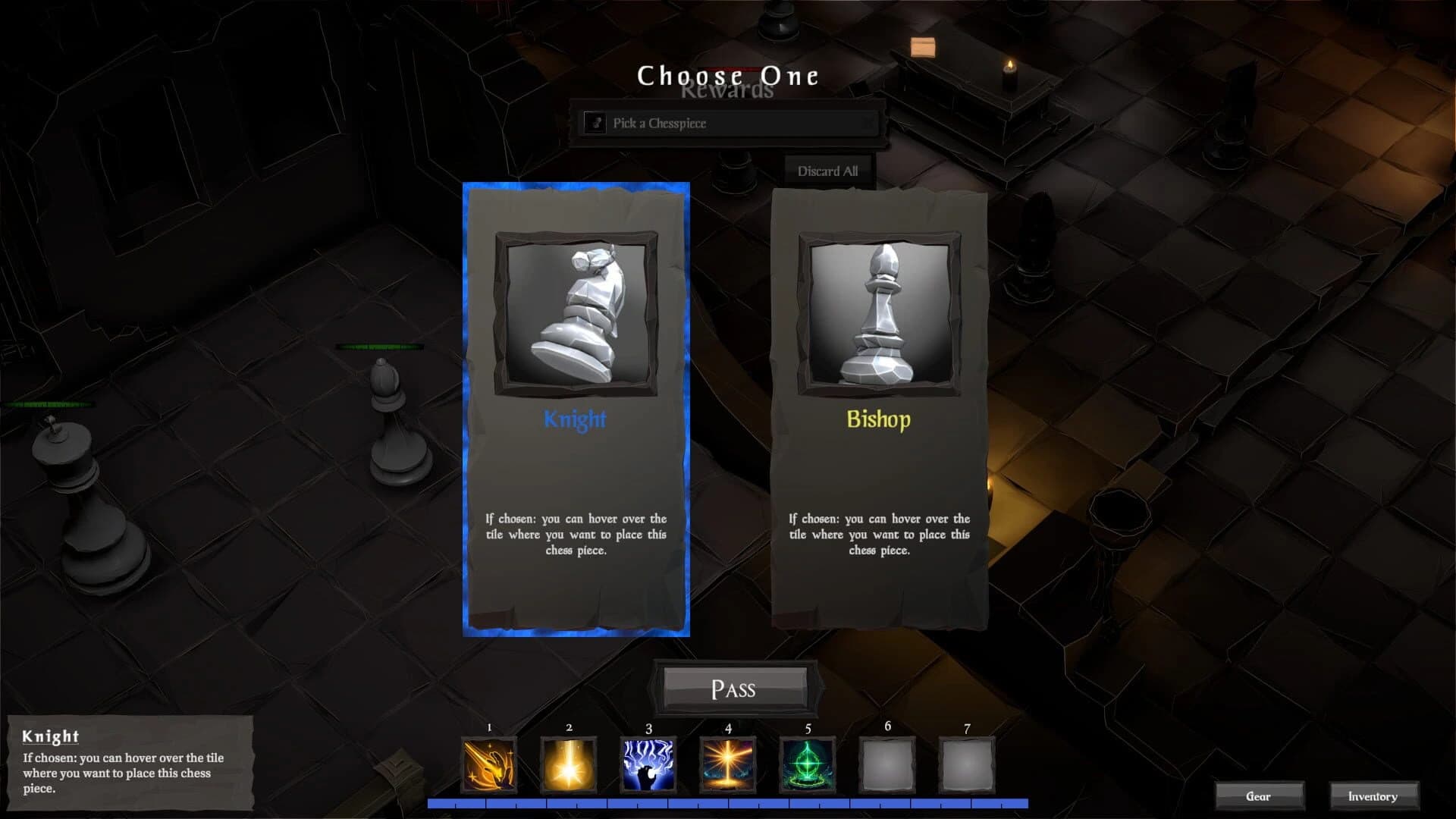Viewport: 1456px width, 819px height.
Task: Click Discard All to remove rewards
Action: tap(827, 171)
